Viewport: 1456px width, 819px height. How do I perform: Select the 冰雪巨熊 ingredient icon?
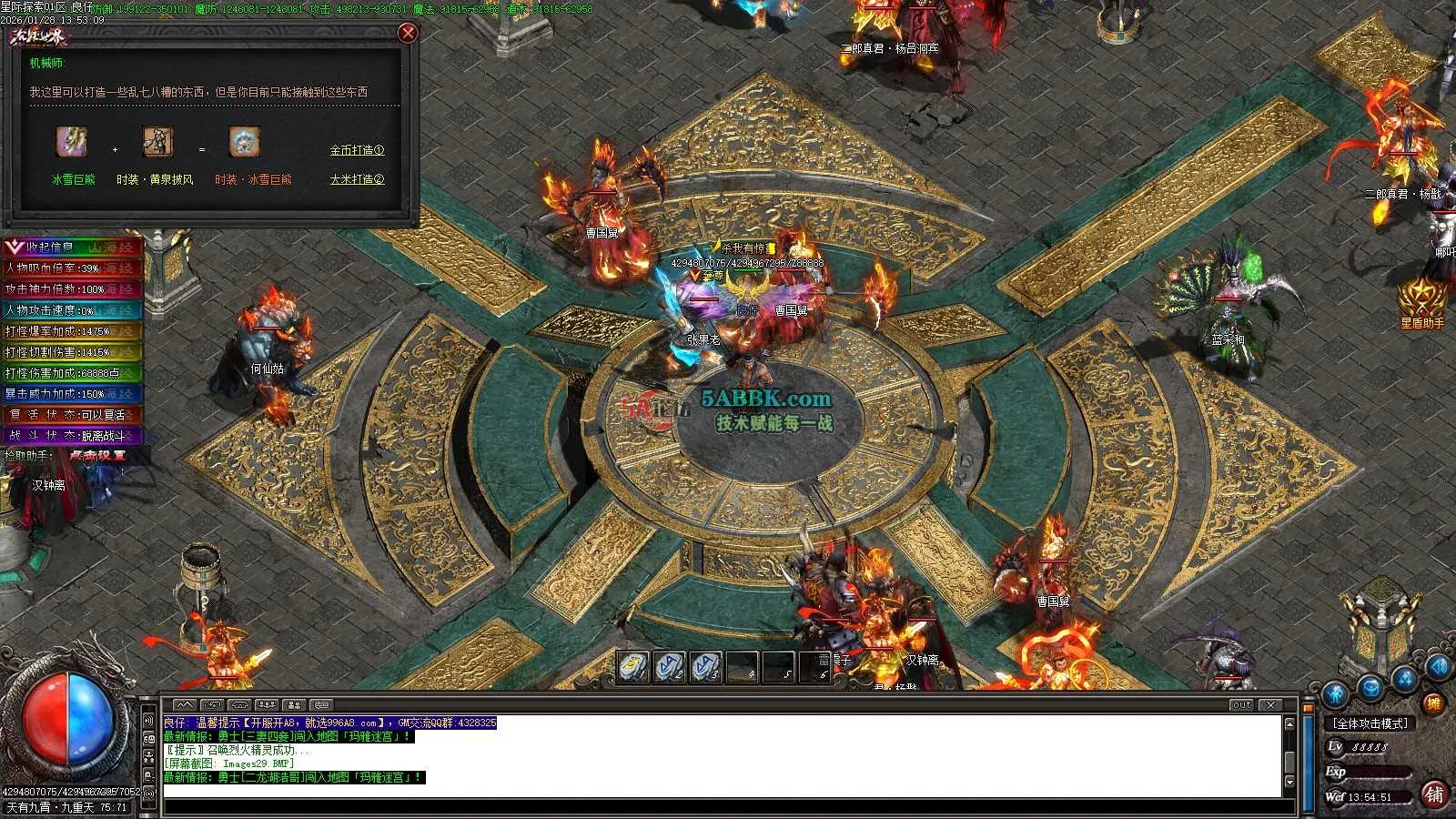[72, 143]
